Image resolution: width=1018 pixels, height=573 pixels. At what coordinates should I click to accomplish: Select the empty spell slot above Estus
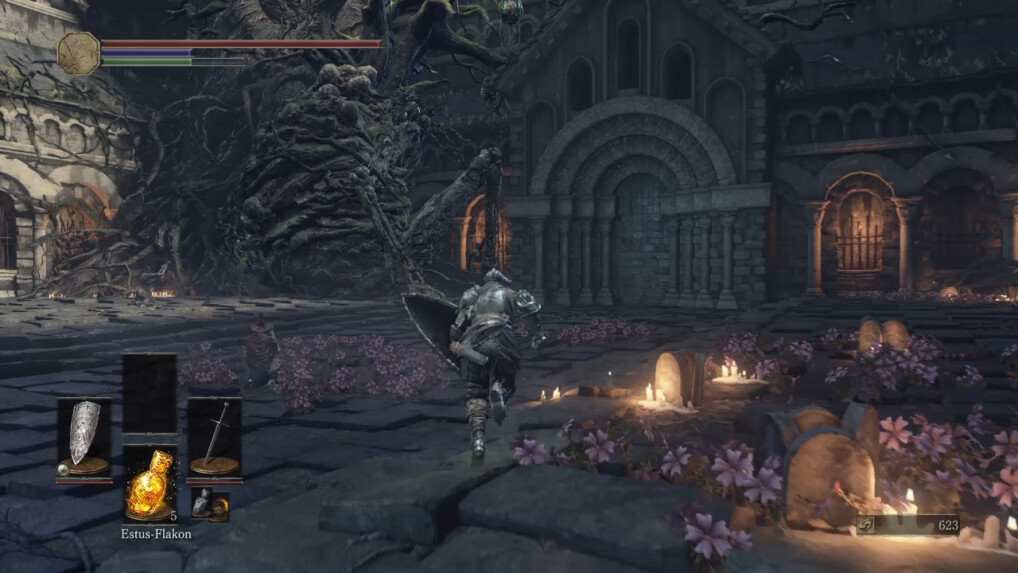149,393
